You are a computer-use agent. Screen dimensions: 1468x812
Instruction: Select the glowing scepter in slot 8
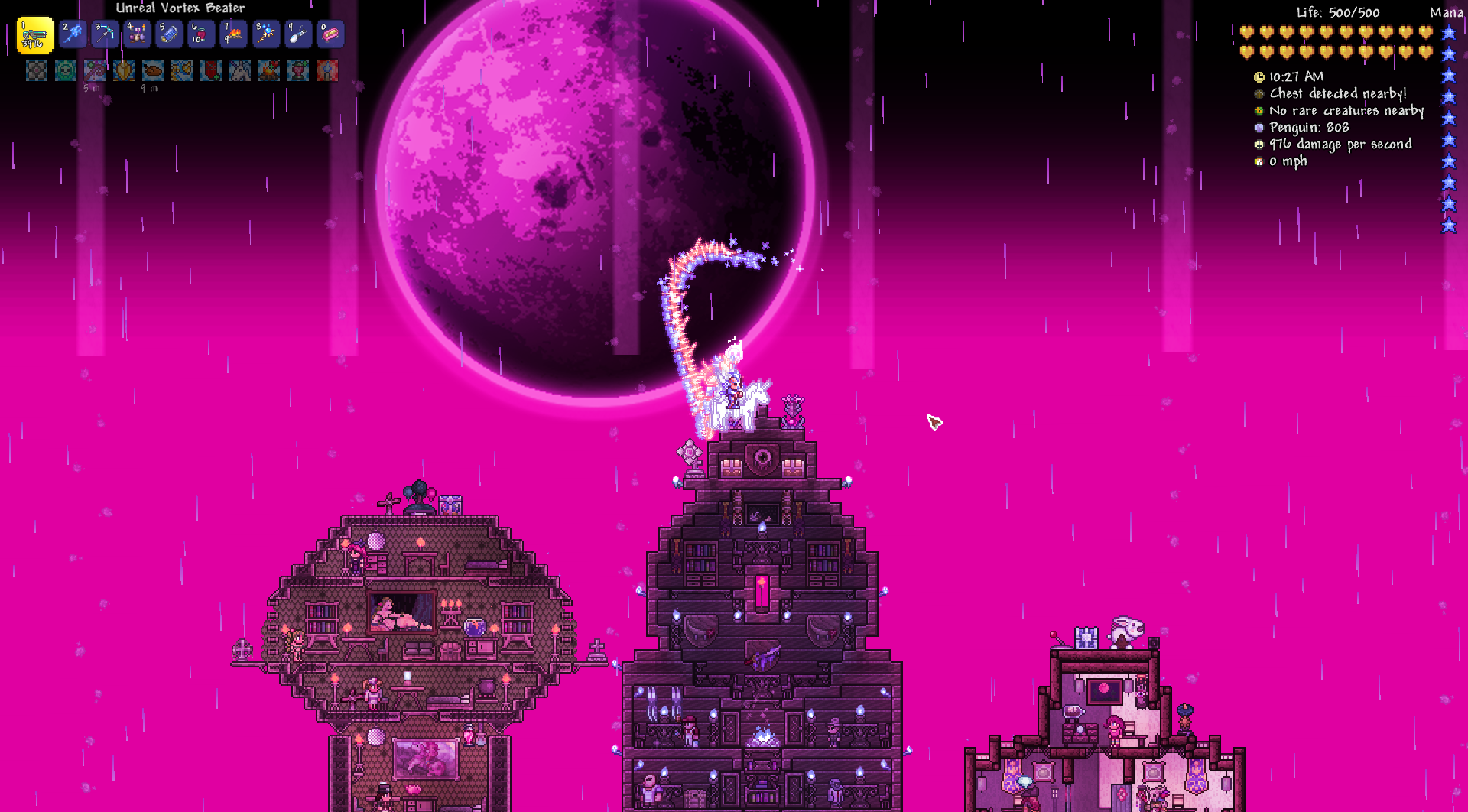[x=265, y=34]
